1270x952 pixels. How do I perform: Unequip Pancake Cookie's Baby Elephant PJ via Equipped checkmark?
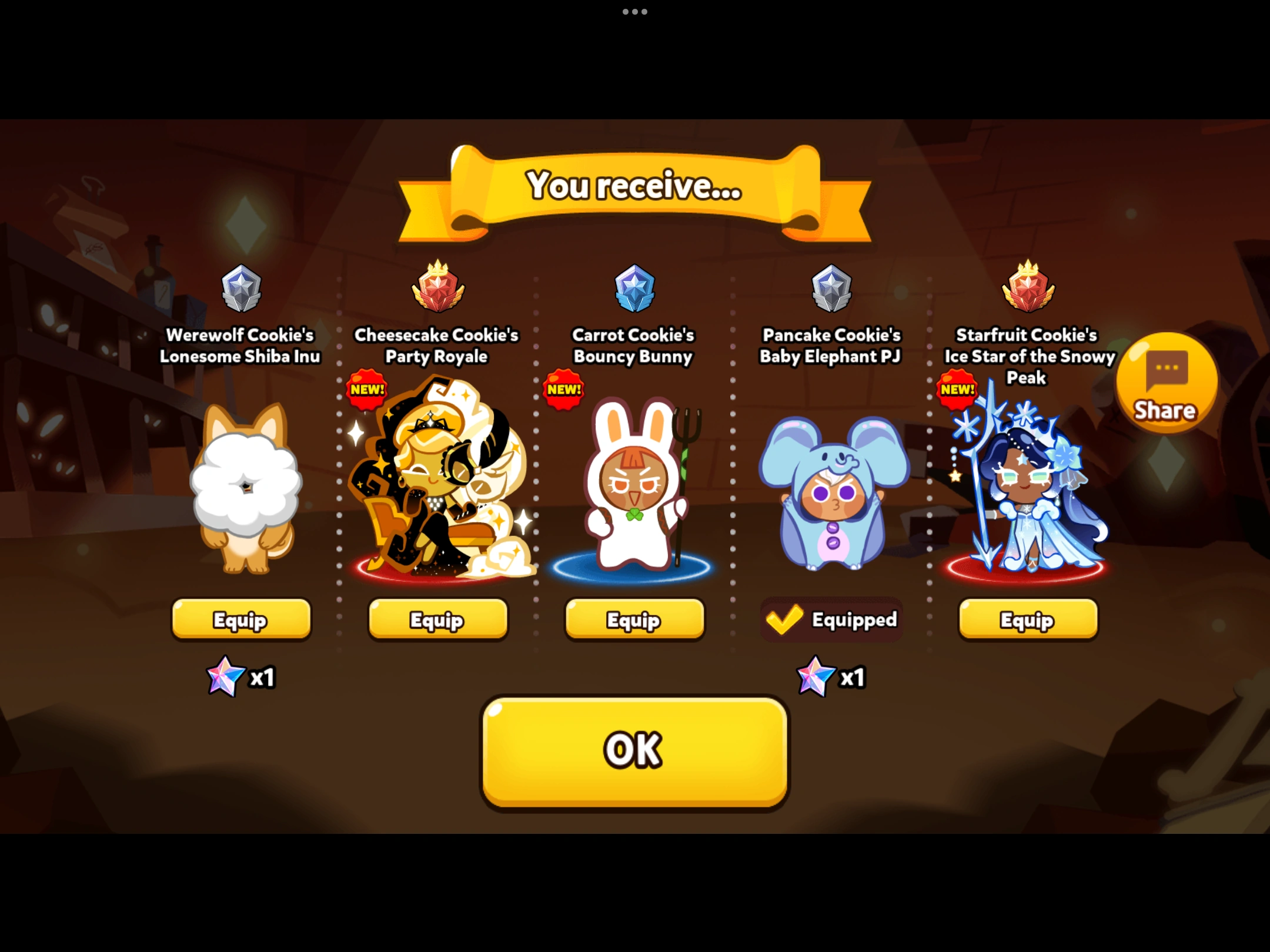click(830, 619)
